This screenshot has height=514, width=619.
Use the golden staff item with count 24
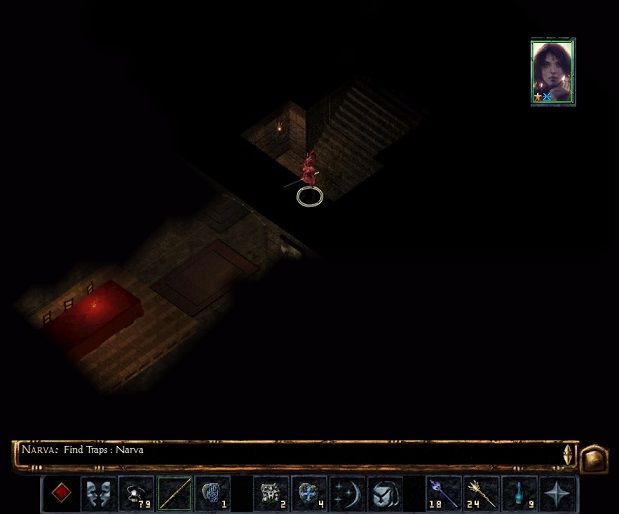pyautogui.click(x=480, y=493)
